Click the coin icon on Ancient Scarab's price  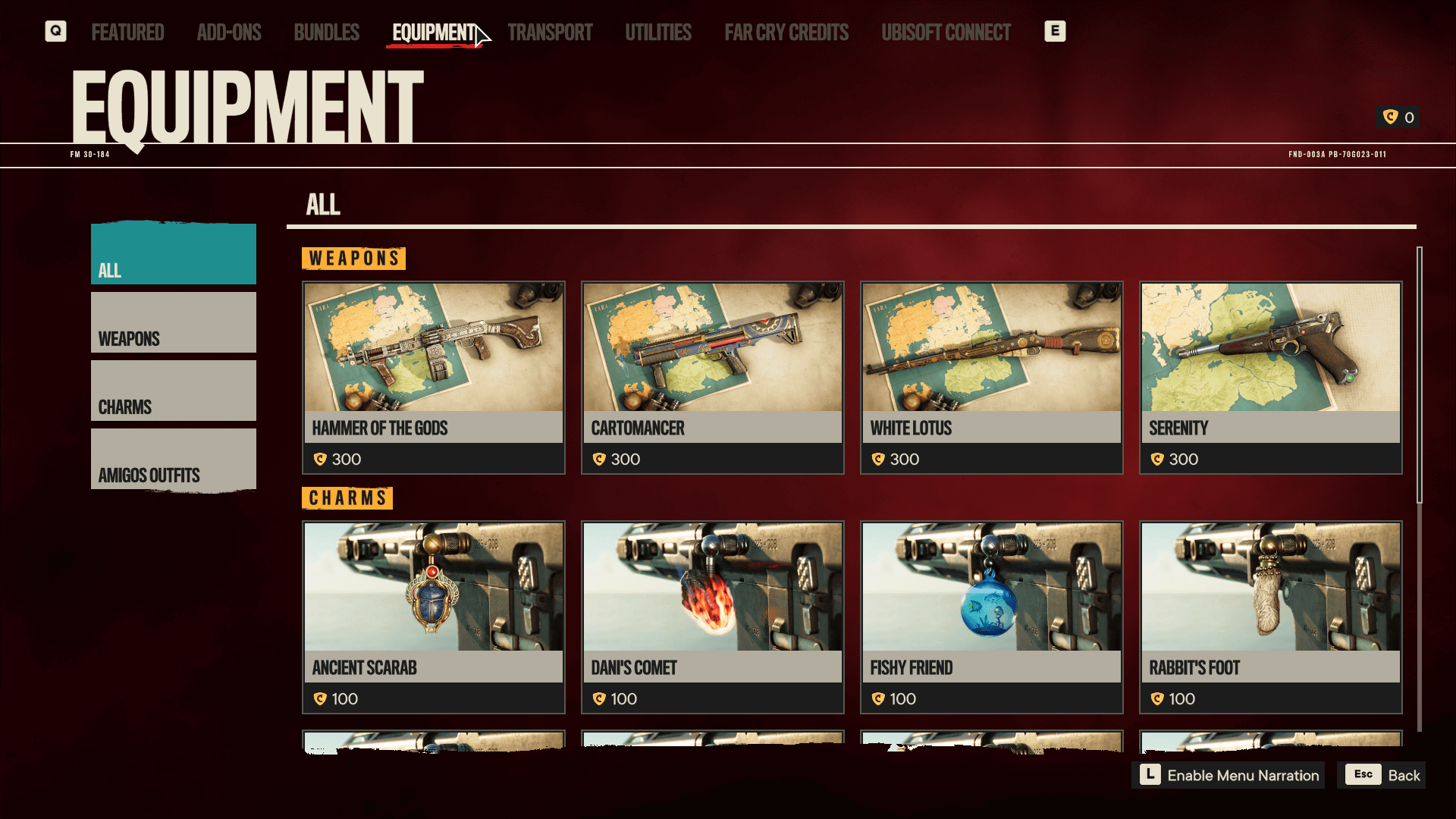pyautogui.click(x=321, y=698)
